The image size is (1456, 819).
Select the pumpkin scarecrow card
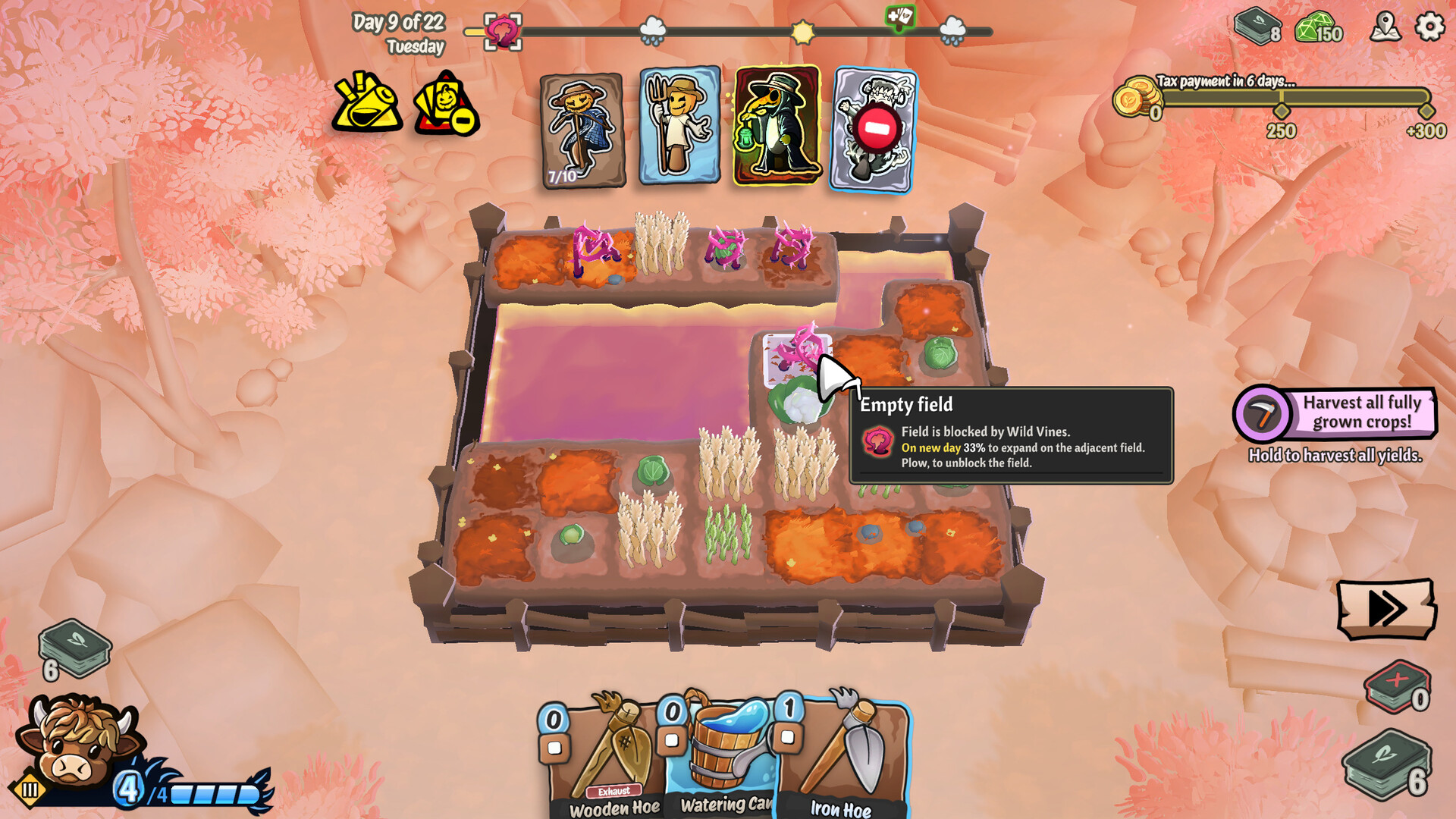click(x=582, y=130)
